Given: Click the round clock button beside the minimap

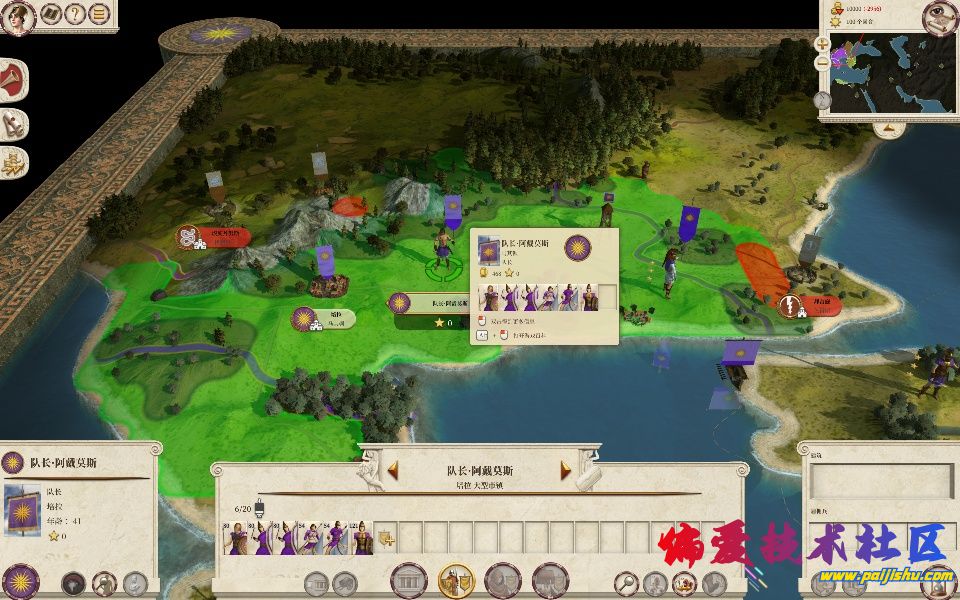Looking at the screenshot, I should [822, 100].
